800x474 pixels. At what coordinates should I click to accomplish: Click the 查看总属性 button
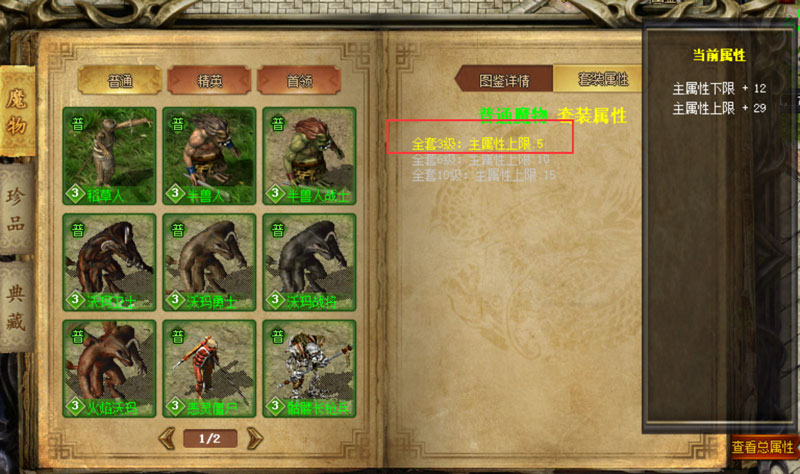[762, 448]
